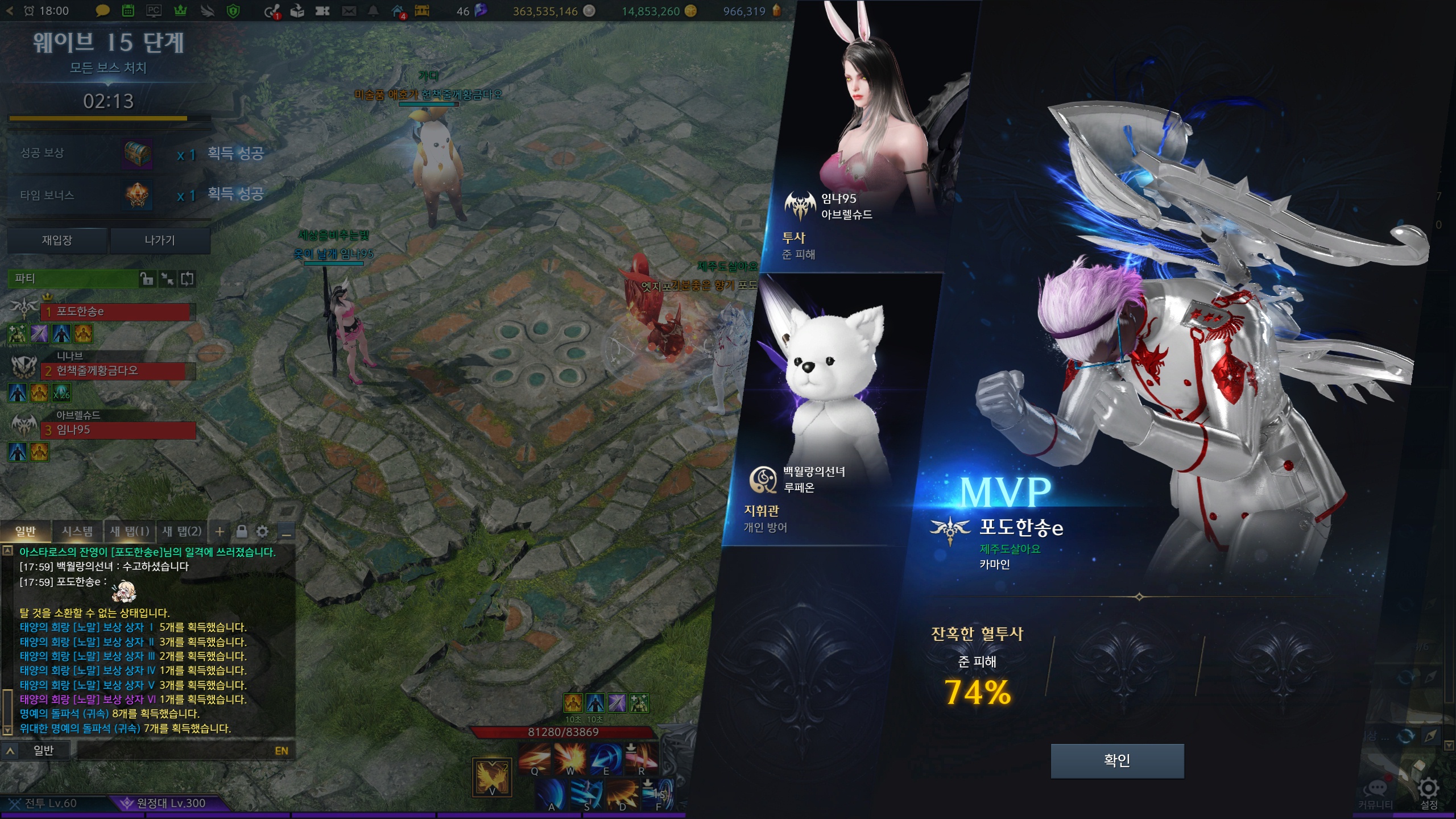Image resolution: width=1456 pixels, height=819 pixels.
Task: Select party member 포도한송e row
Action: pos(117,311)
